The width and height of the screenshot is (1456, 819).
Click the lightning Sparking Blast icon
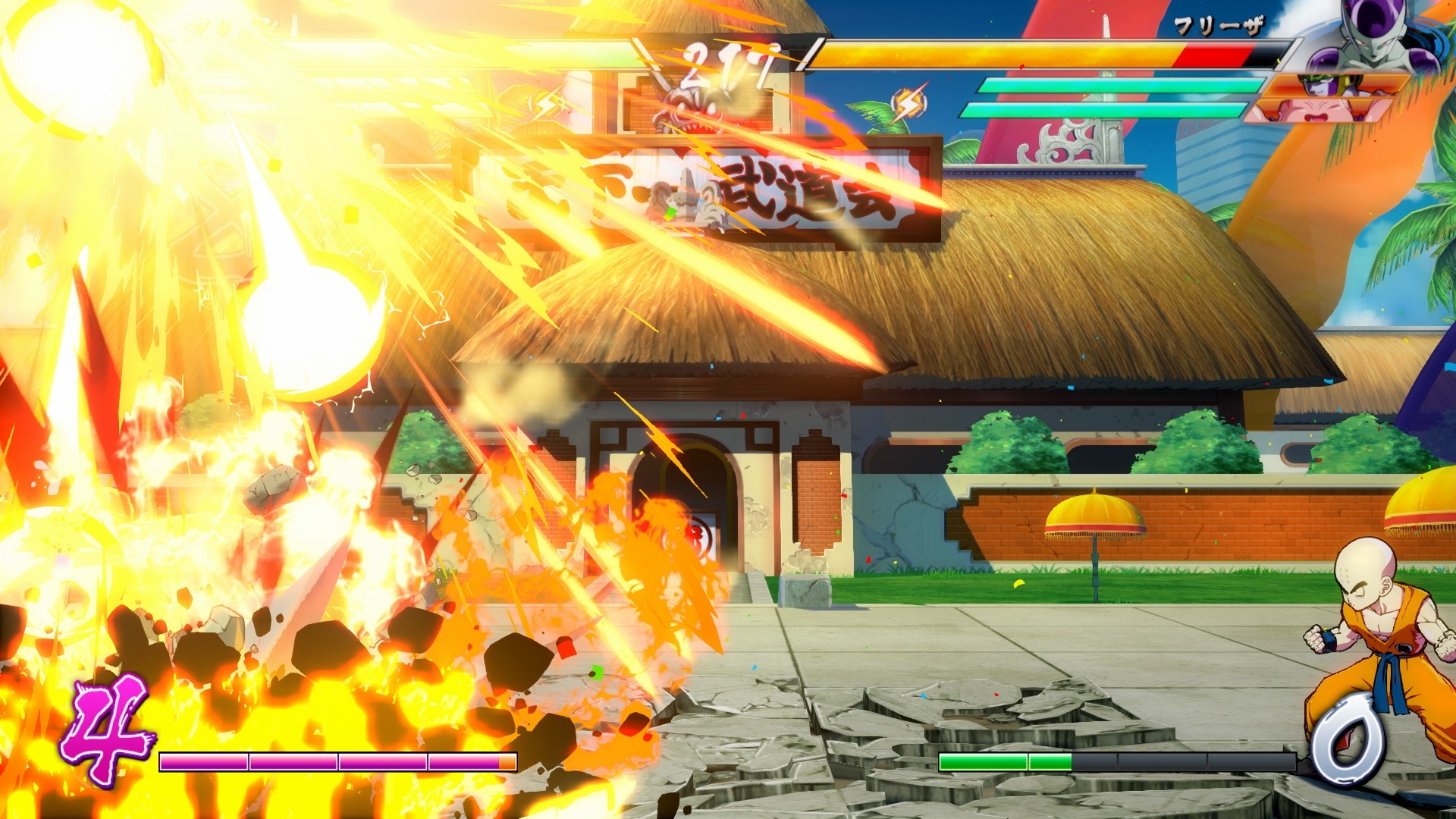(x=908, y=102)
